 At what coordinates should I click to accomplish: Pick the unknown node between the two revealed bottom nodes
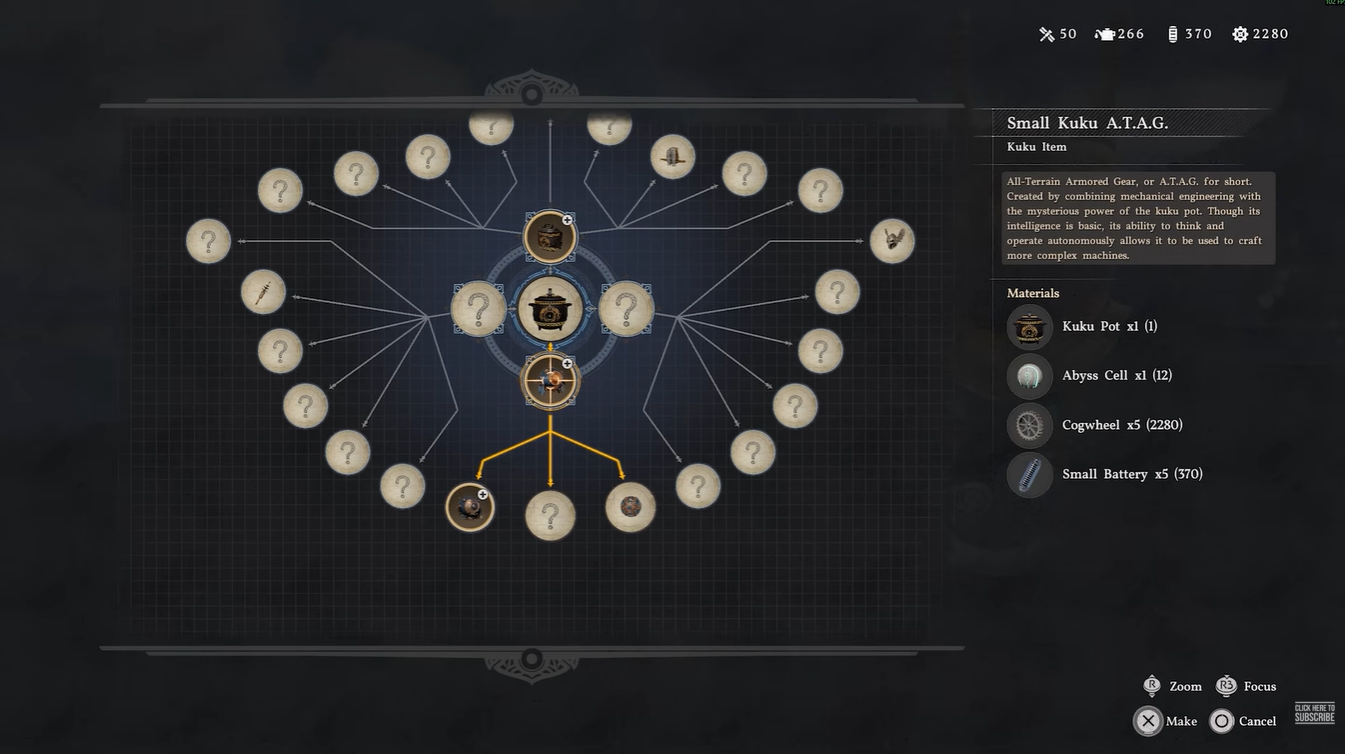coord(550,516)
